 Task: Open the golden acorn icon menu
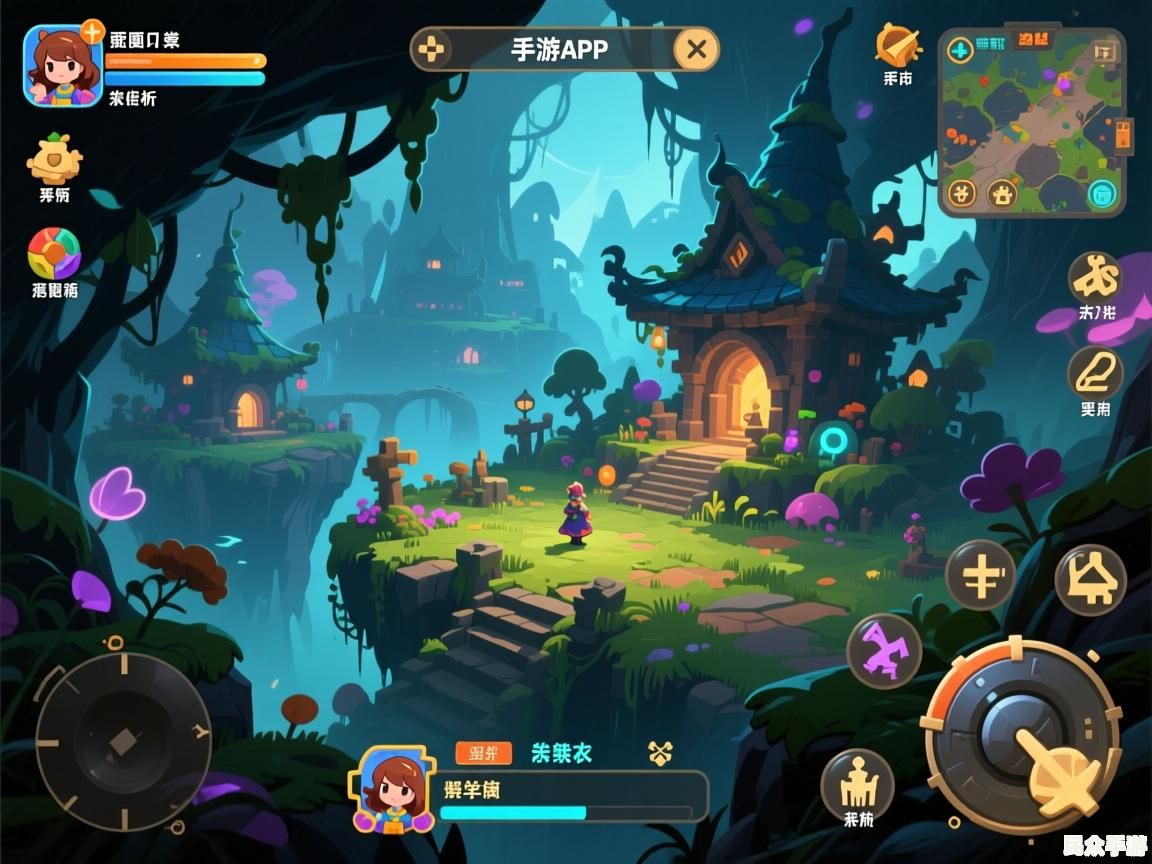[x=54, y=159]
